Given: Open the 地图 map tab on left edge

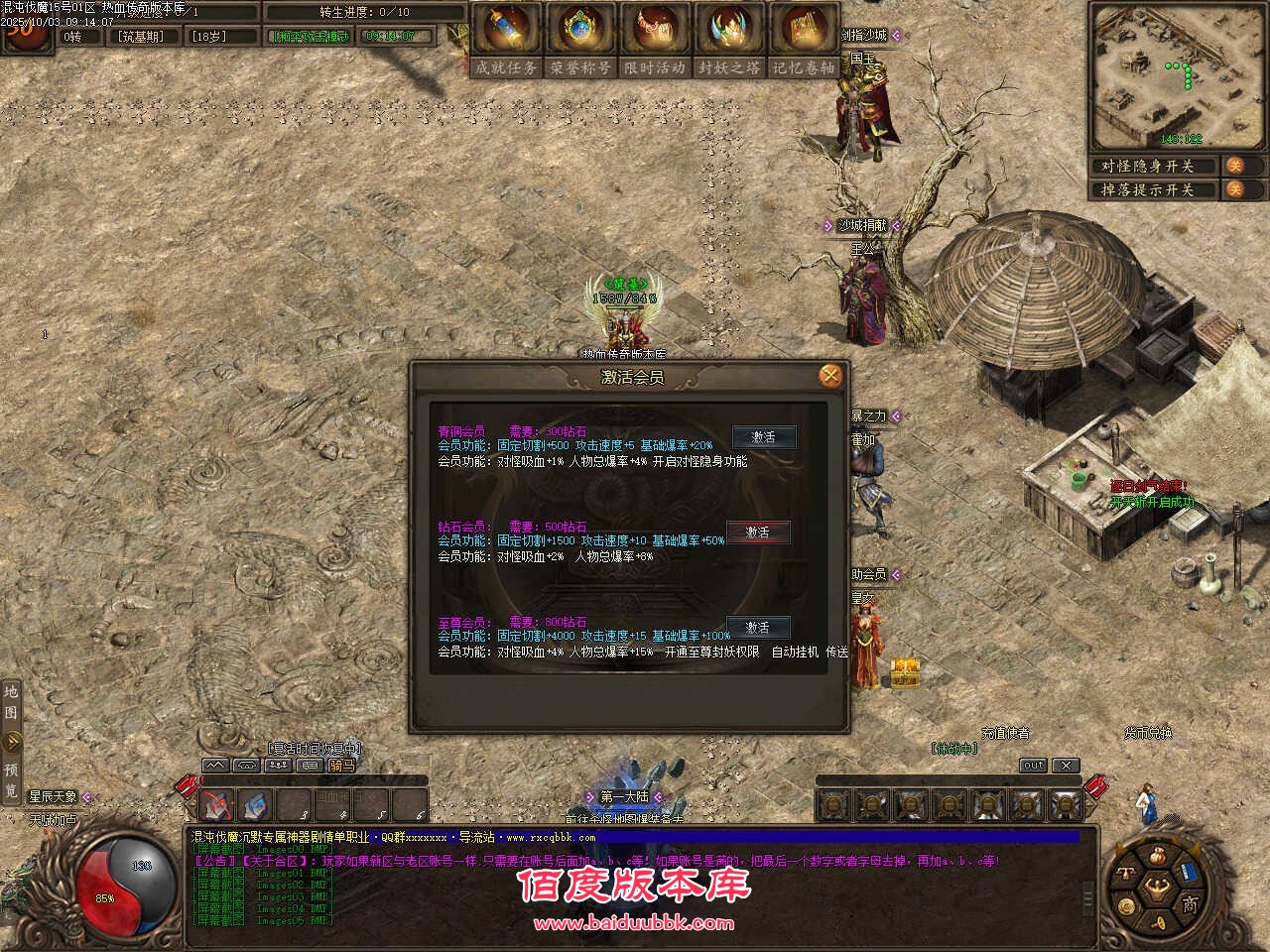Looking at the screenshot, I should (11, 702).
